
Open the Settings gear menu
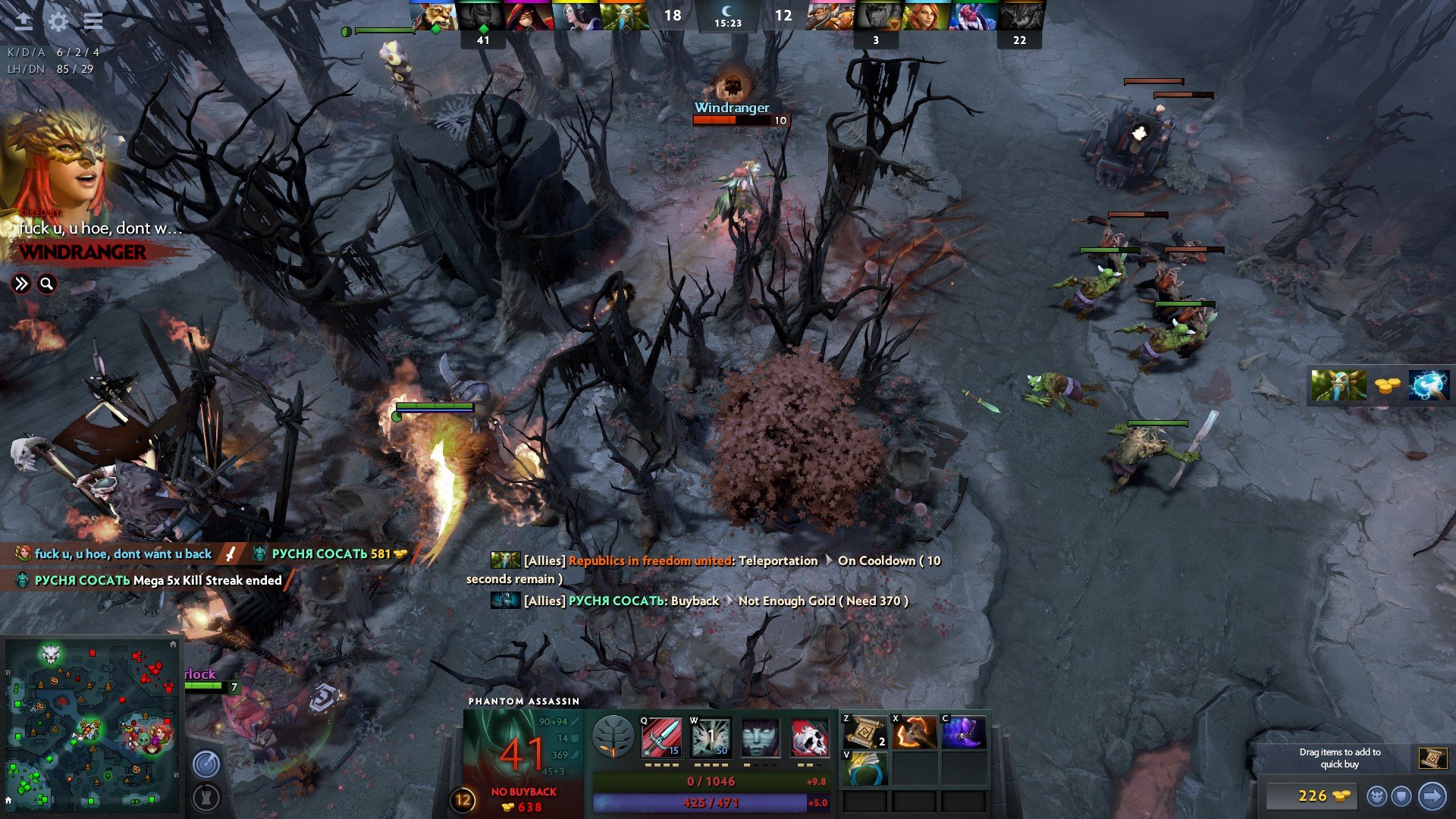pos(58,21)
